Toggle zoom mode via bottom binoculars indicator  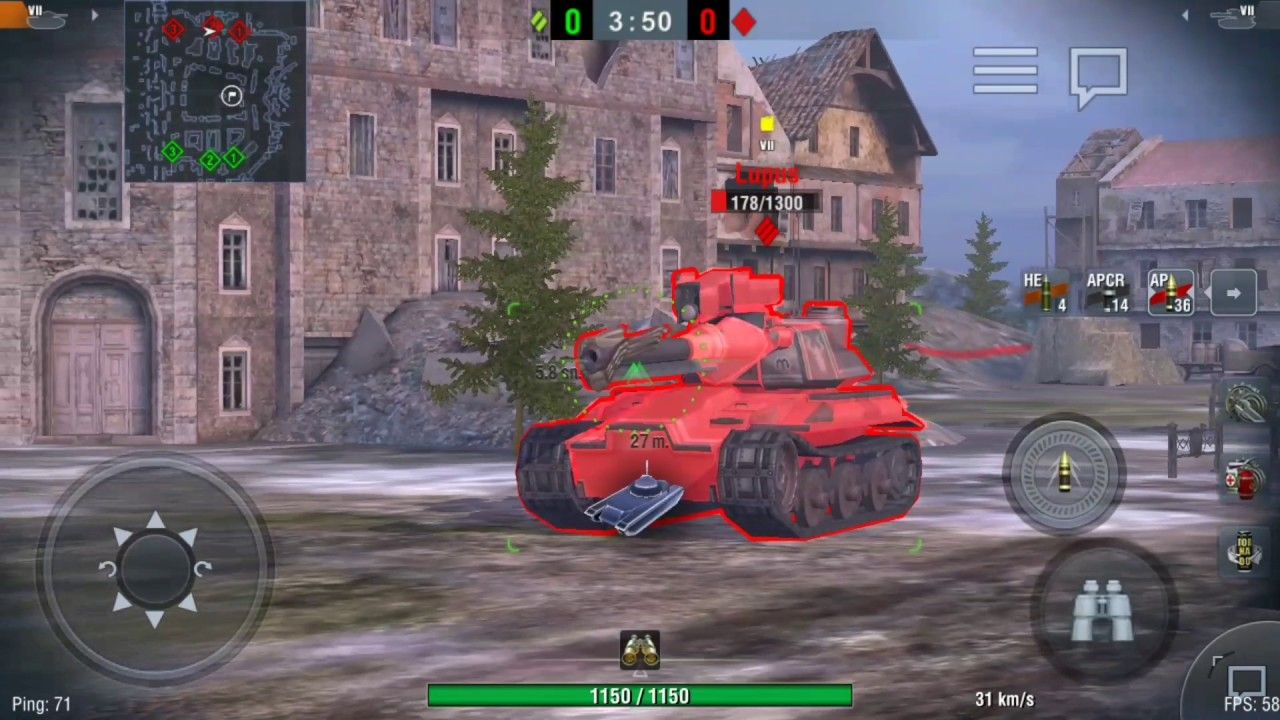[x=640, y=649]
